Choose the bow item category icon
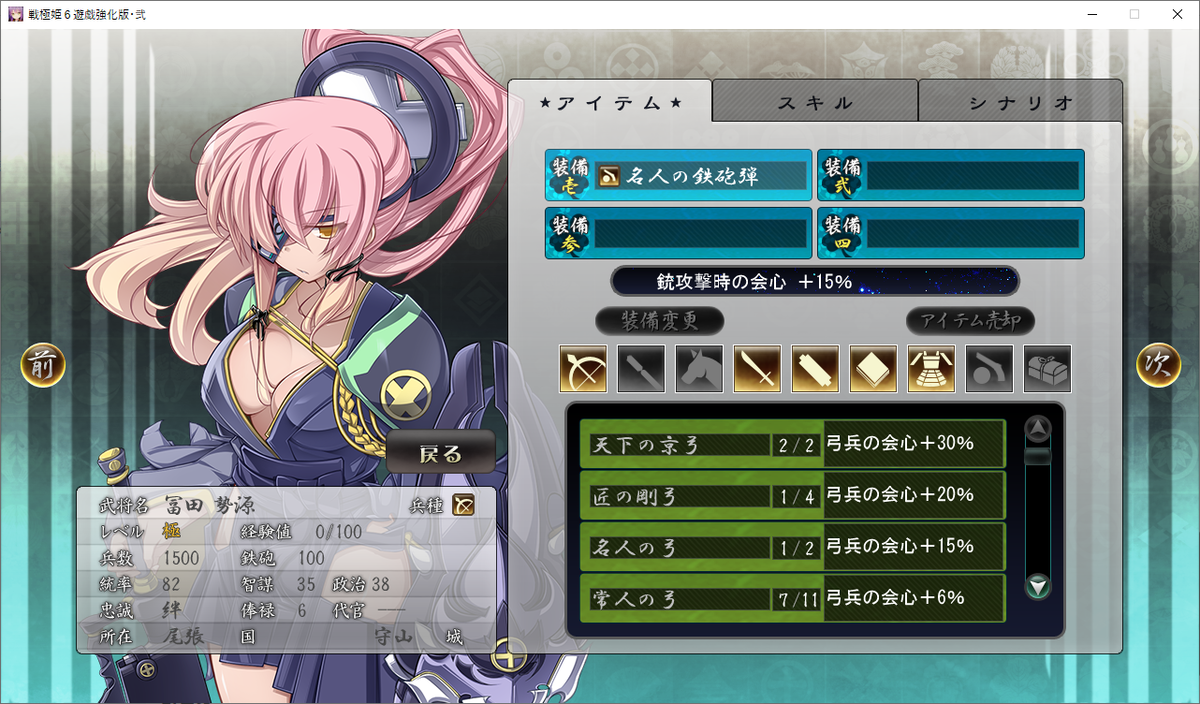The image size is (1200, 704). [x=583, y=369]
